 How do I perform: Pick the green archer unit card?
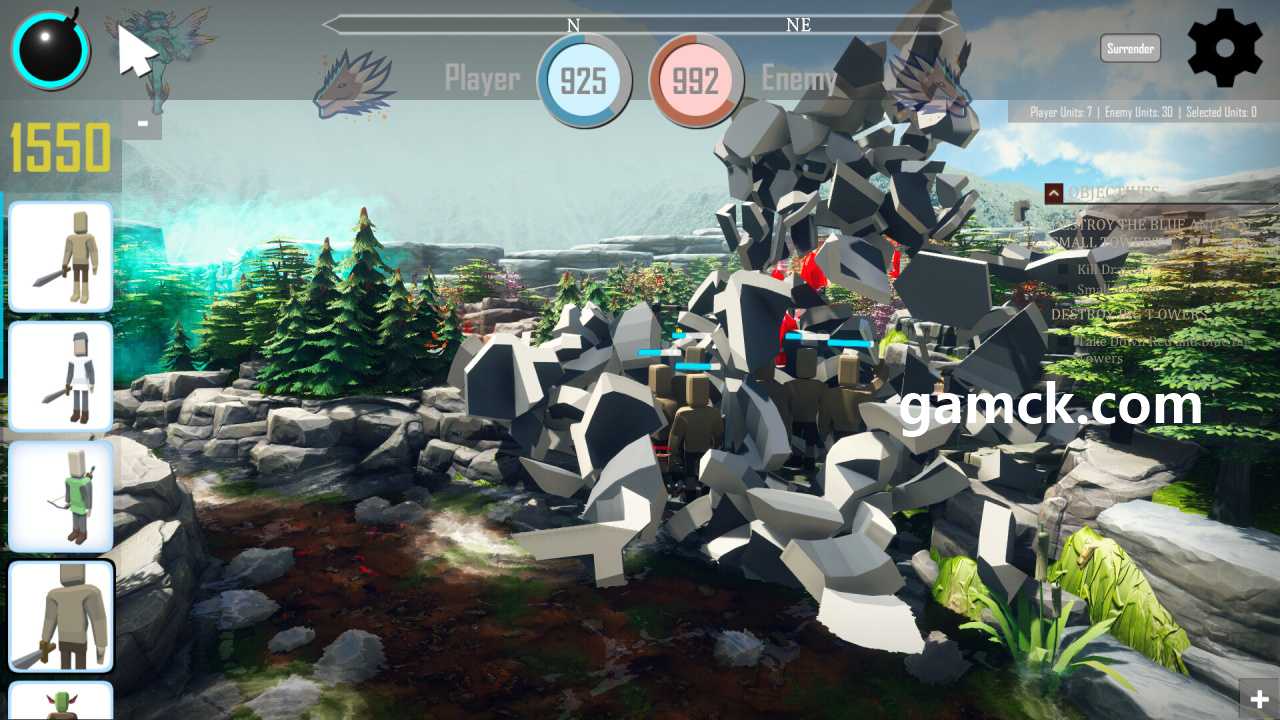60,496
